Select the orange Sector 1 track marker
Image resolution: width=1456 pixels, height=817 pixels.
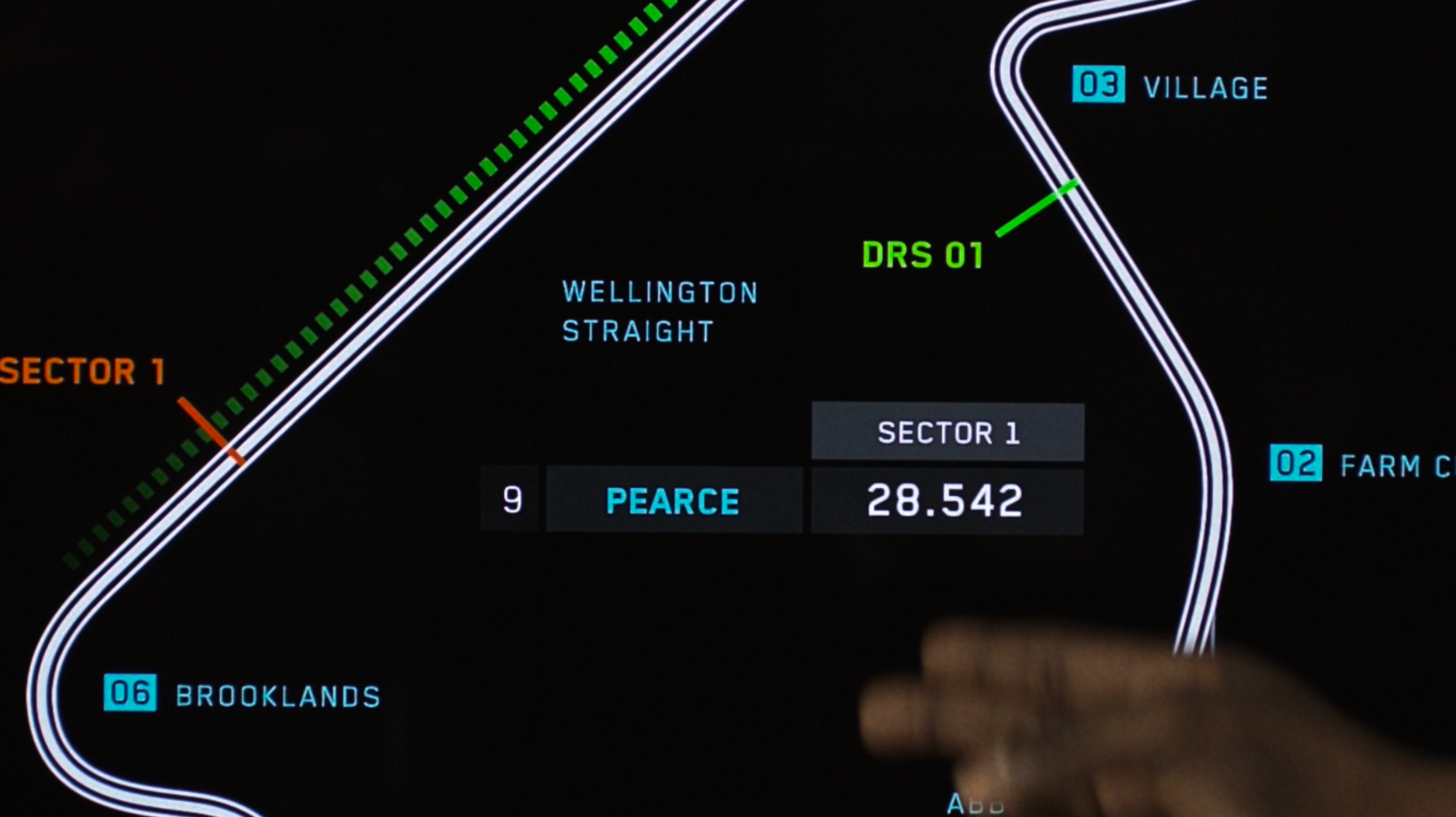pyautogui.click(x=83, y=371)
